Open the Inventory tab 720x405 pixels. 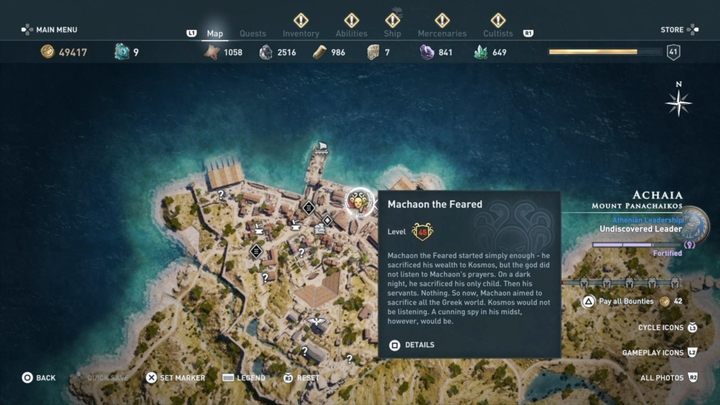click(300, 33)
